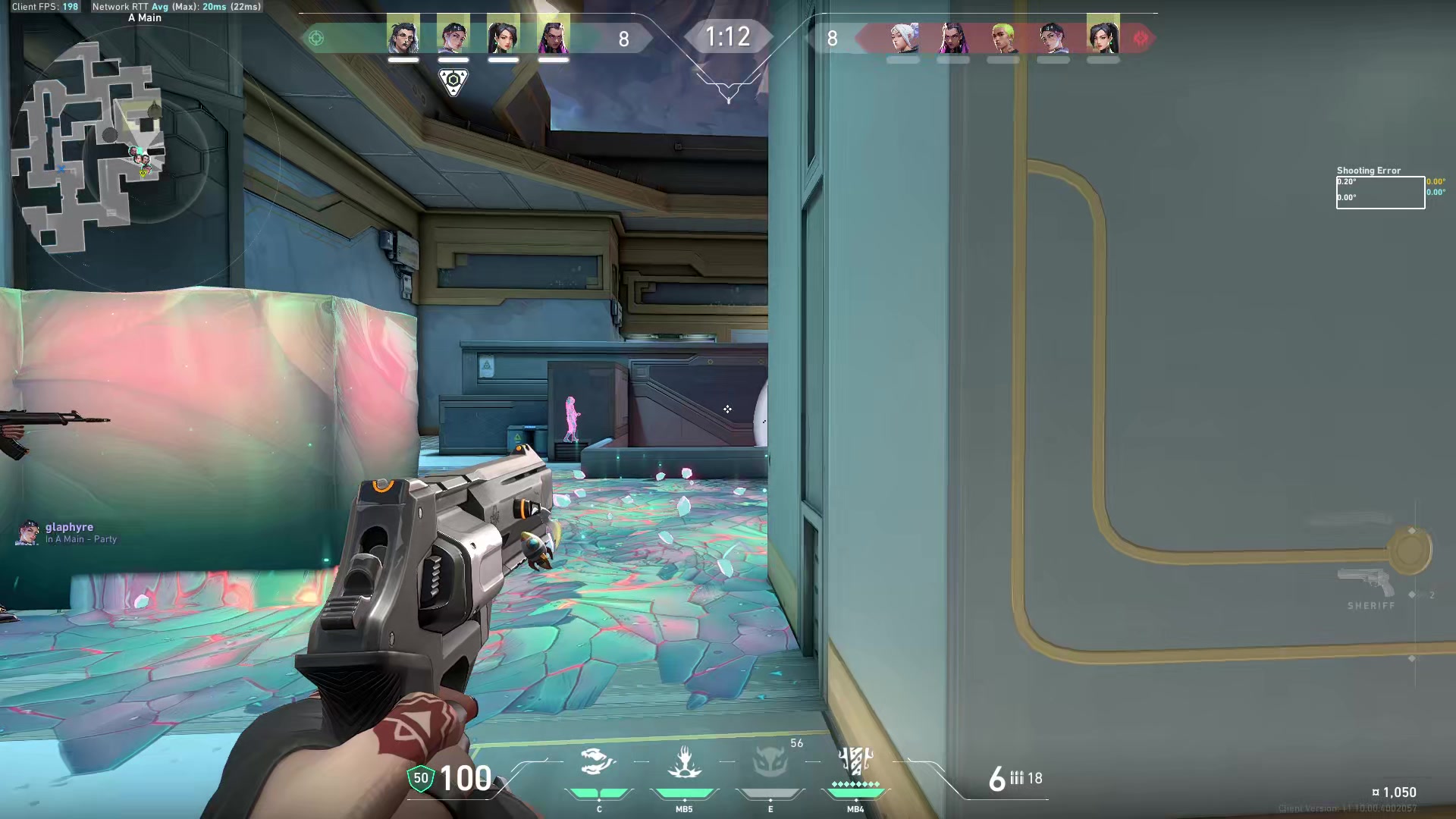Click the enemy Sage portrait

pos(1103,37)
